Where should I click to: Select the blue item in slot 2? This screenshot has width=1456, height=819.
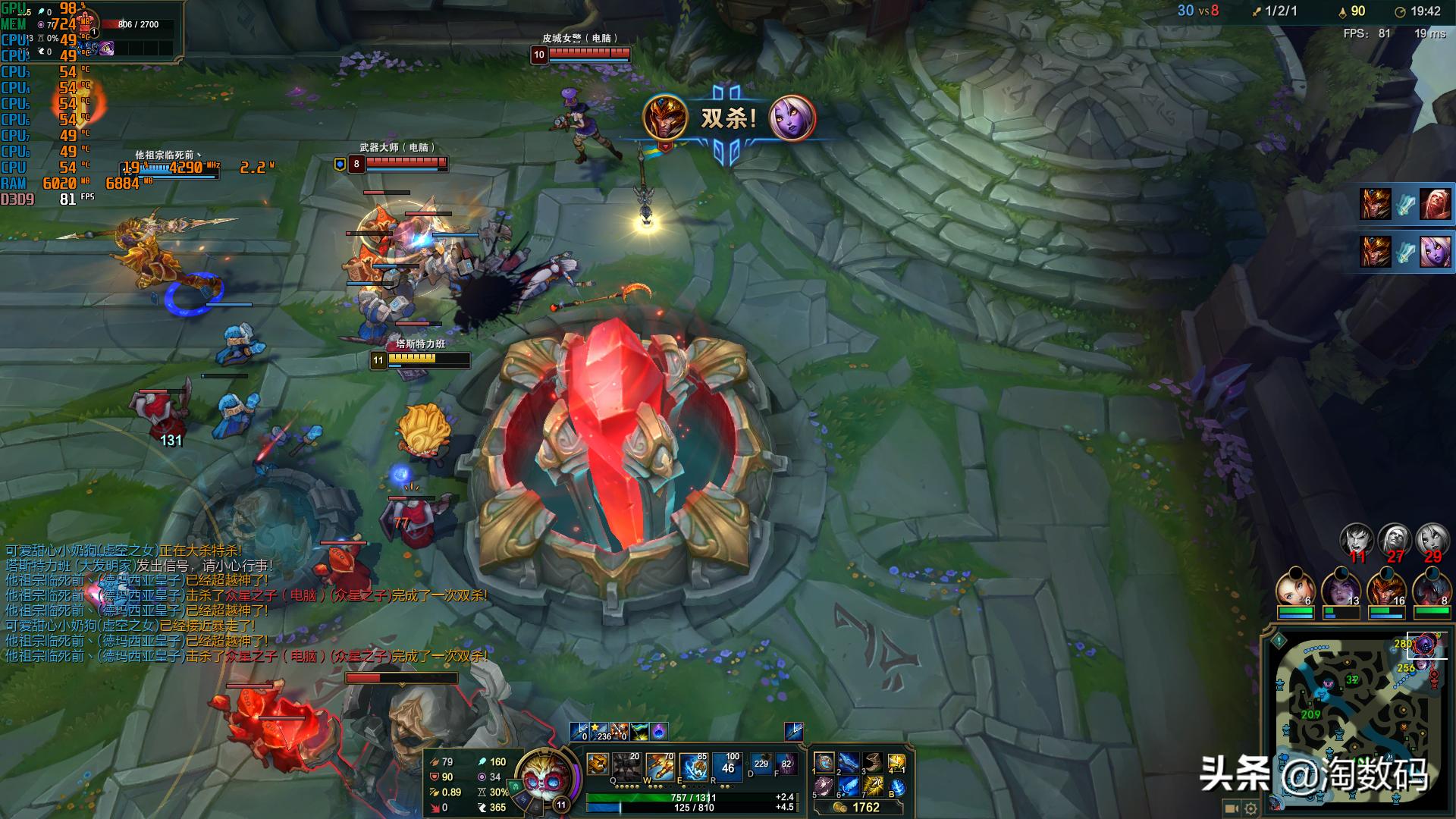[x=849, y=762]
